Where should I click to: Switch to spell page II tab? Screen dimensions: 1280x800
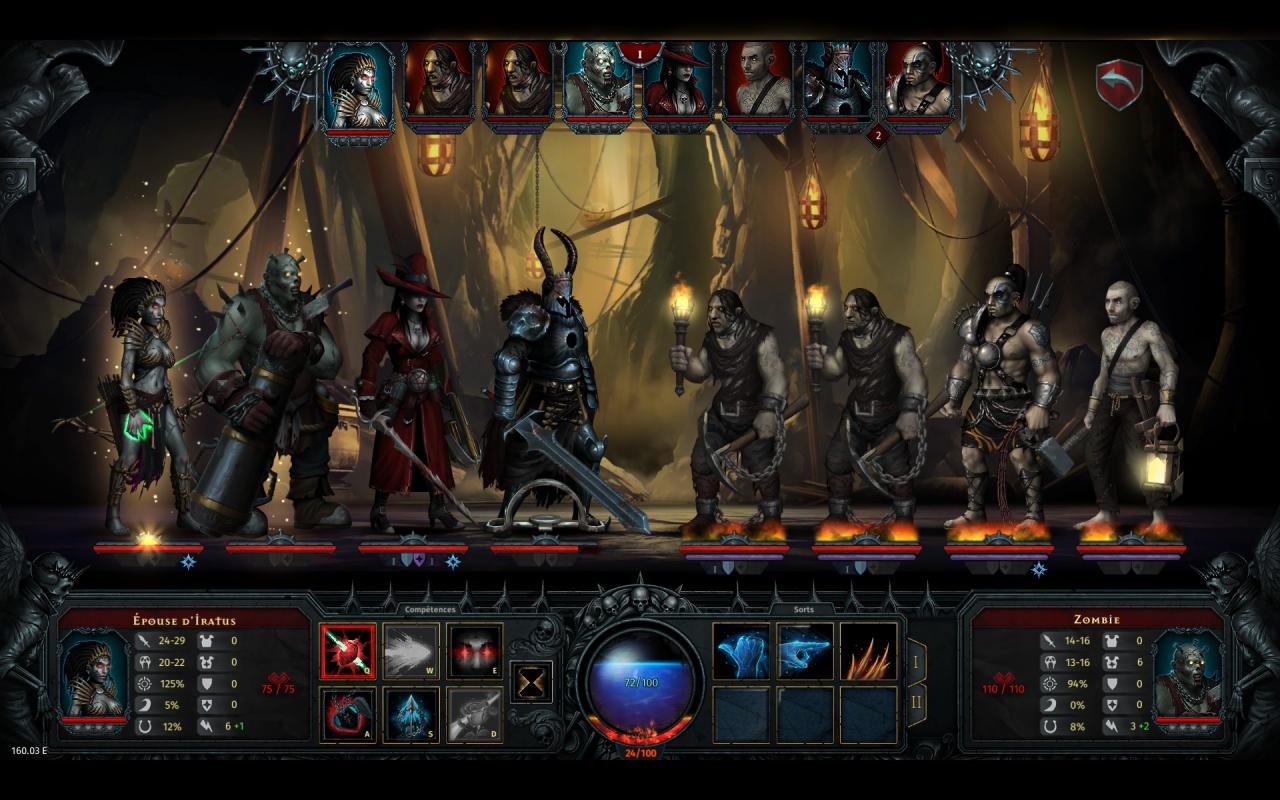tap(916, 706)
